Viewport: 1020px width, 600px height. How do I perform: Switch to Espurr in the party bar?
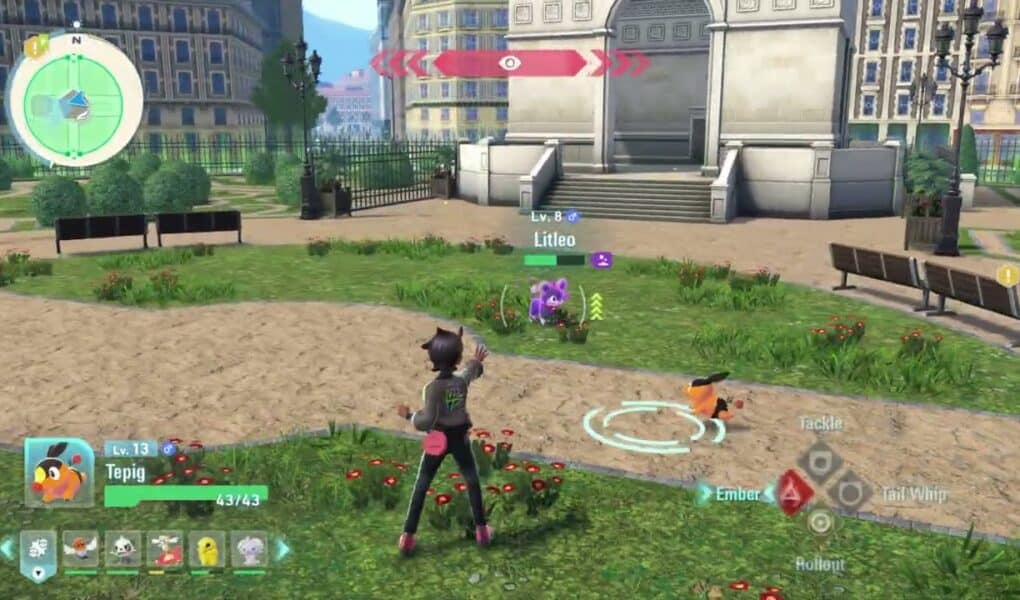pos(249,549)
